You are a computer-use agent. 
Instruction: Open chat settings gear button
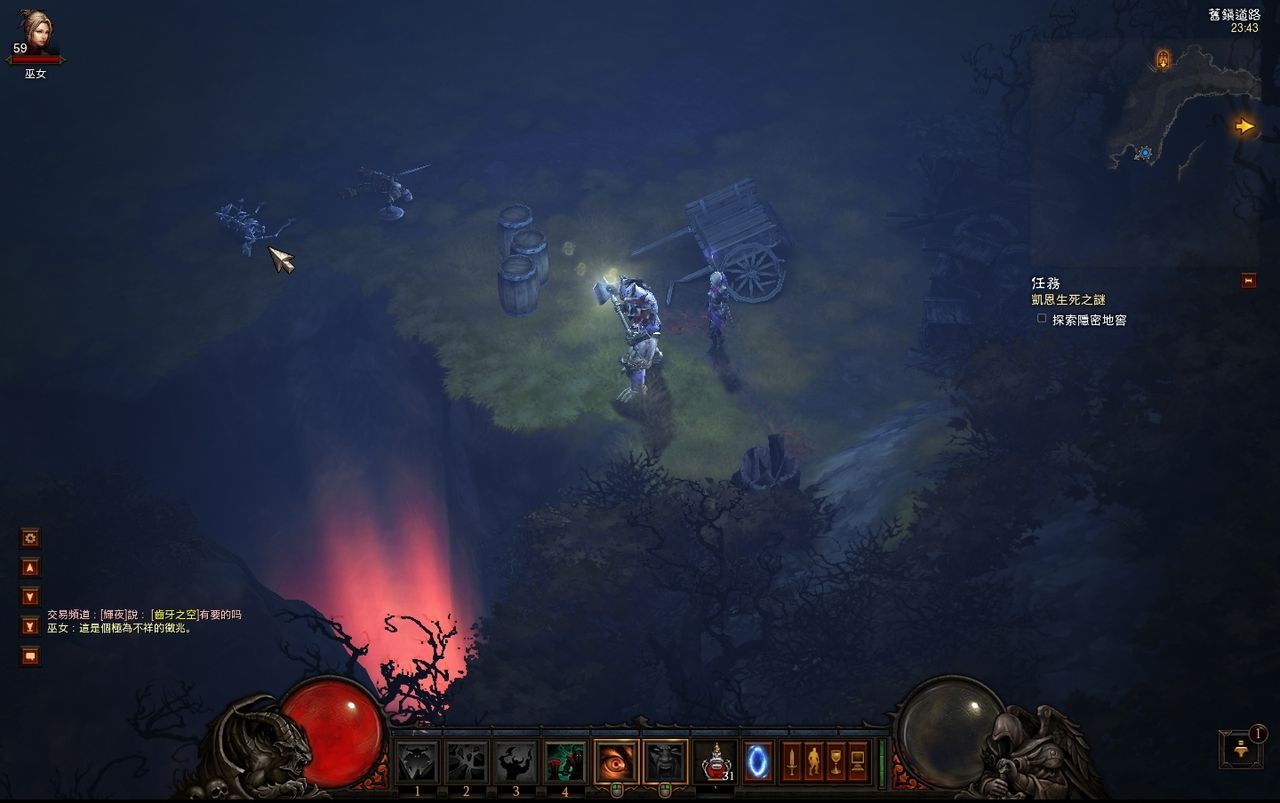31,538
